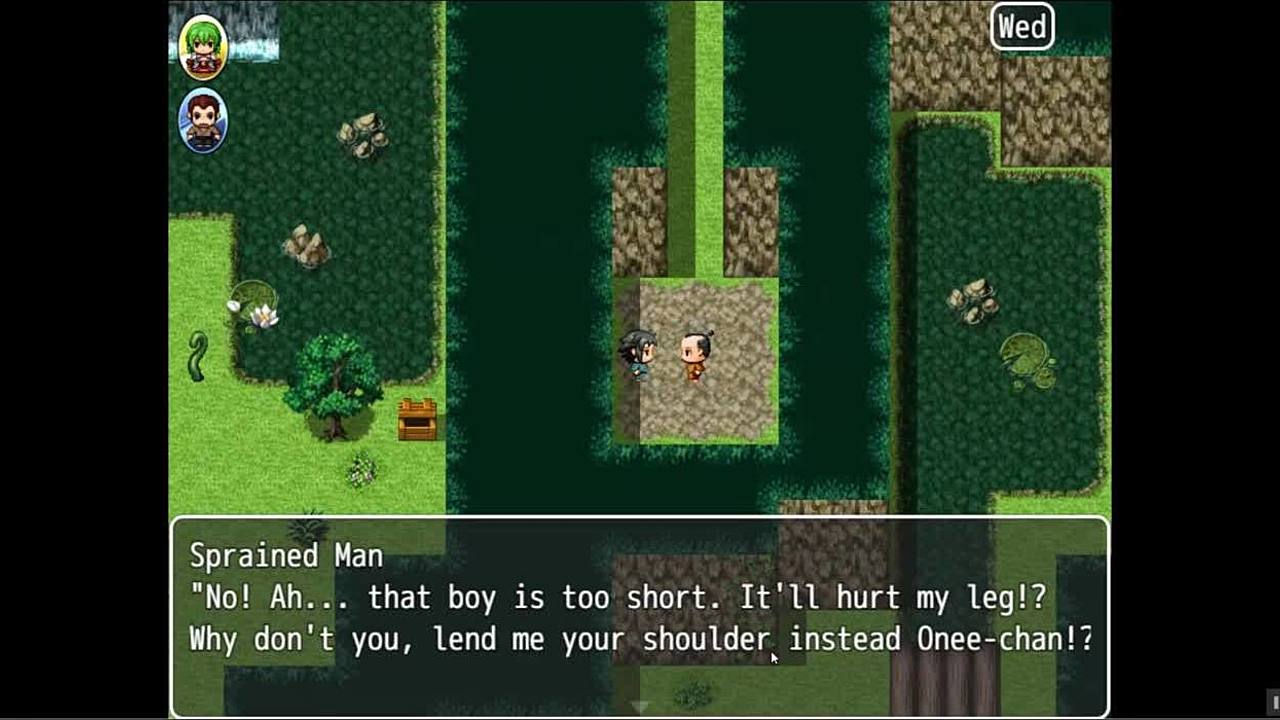1280x720 pixels.
Task: Click the Sprained Man dialogue box to continue
Action: [x=640, y=615]
